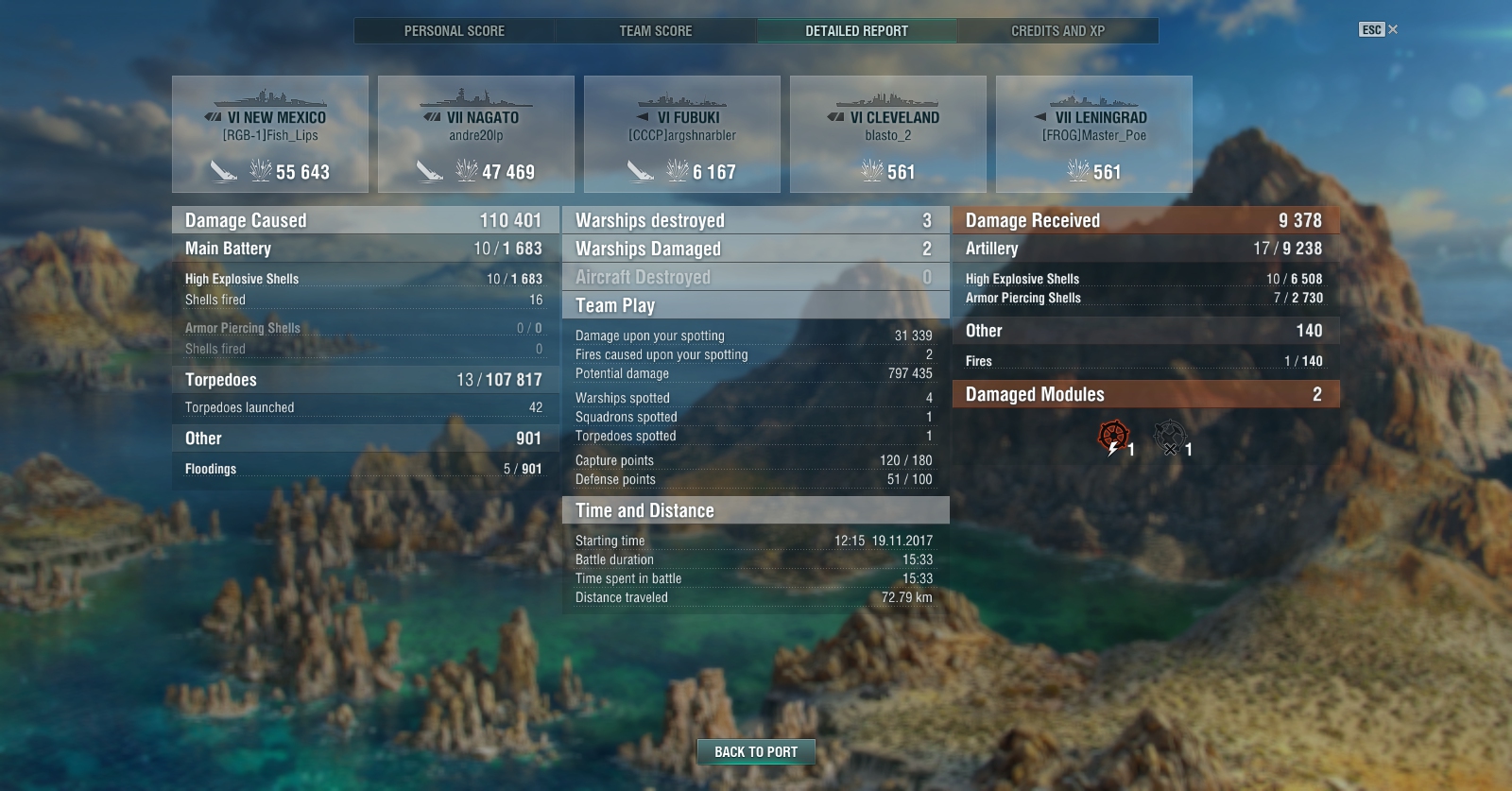Choose the VII Nagato ship card
Viewport: 1512px width, 791px height.
point(476,134)
